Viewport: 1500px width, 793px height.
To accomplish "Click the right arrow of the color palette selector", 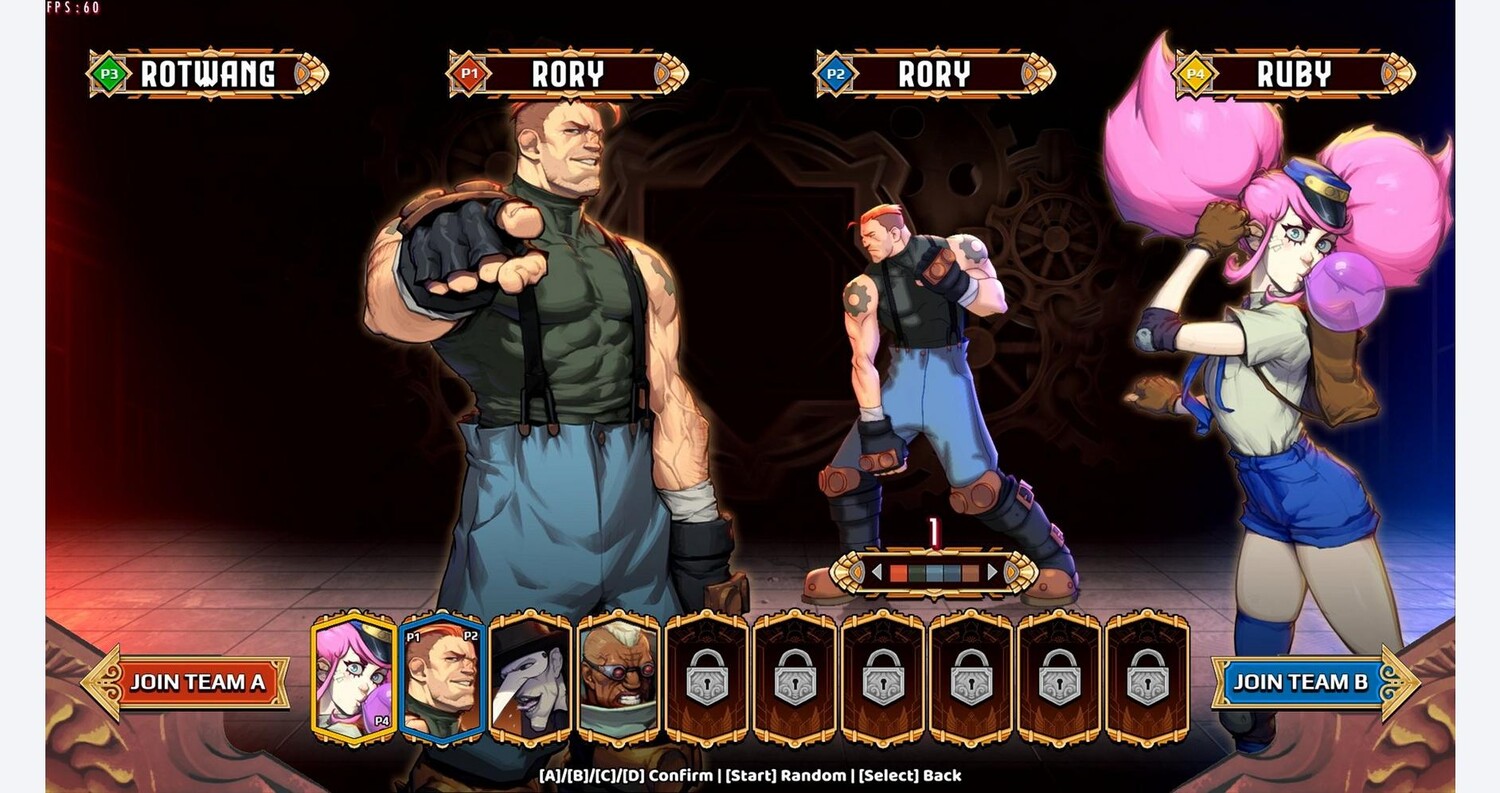I will pyautogui.click(x=992, y=573).
